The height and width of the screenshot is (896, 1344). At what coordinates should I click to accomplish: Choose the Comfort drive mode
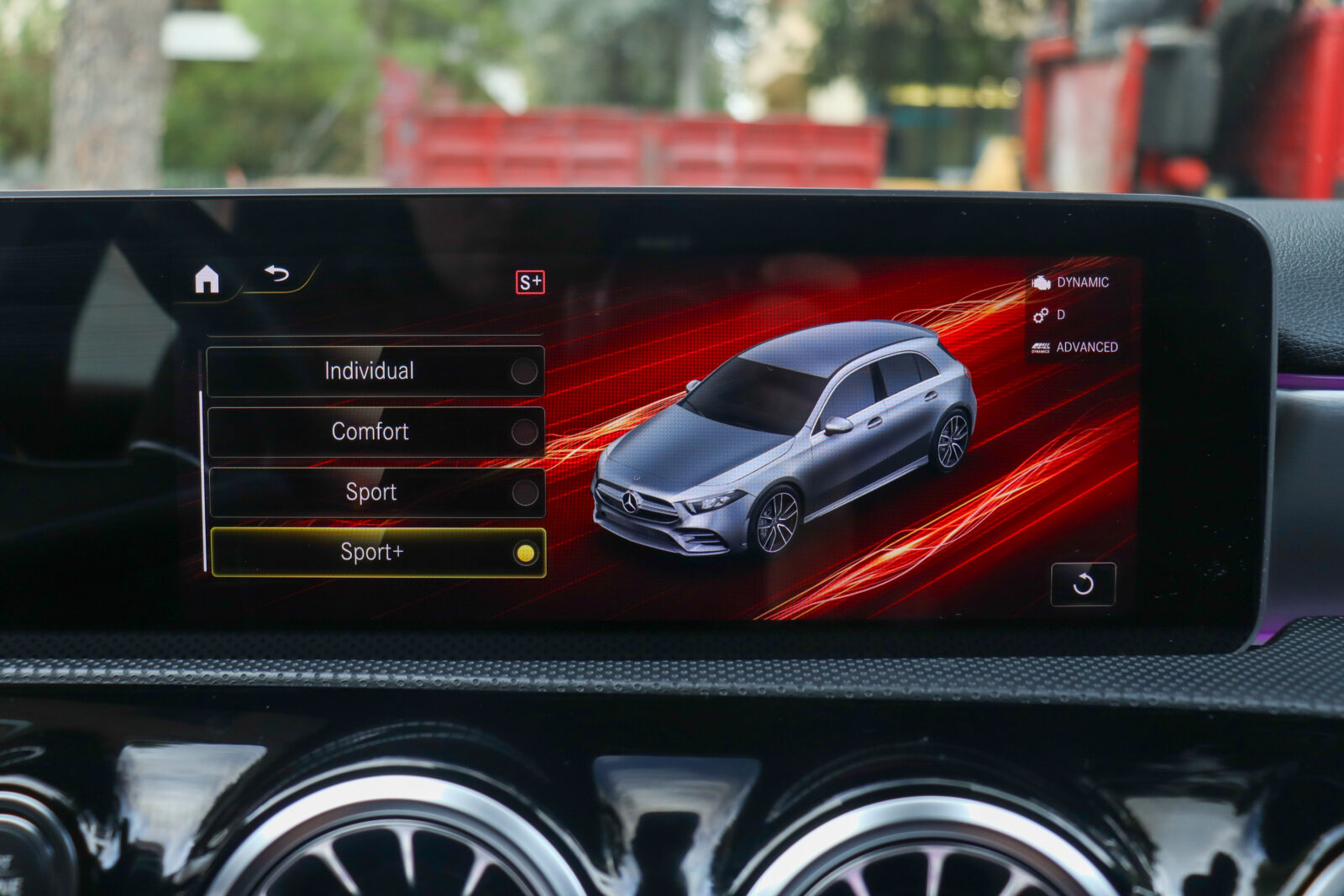pyautogui.click(x=375, y=432)
